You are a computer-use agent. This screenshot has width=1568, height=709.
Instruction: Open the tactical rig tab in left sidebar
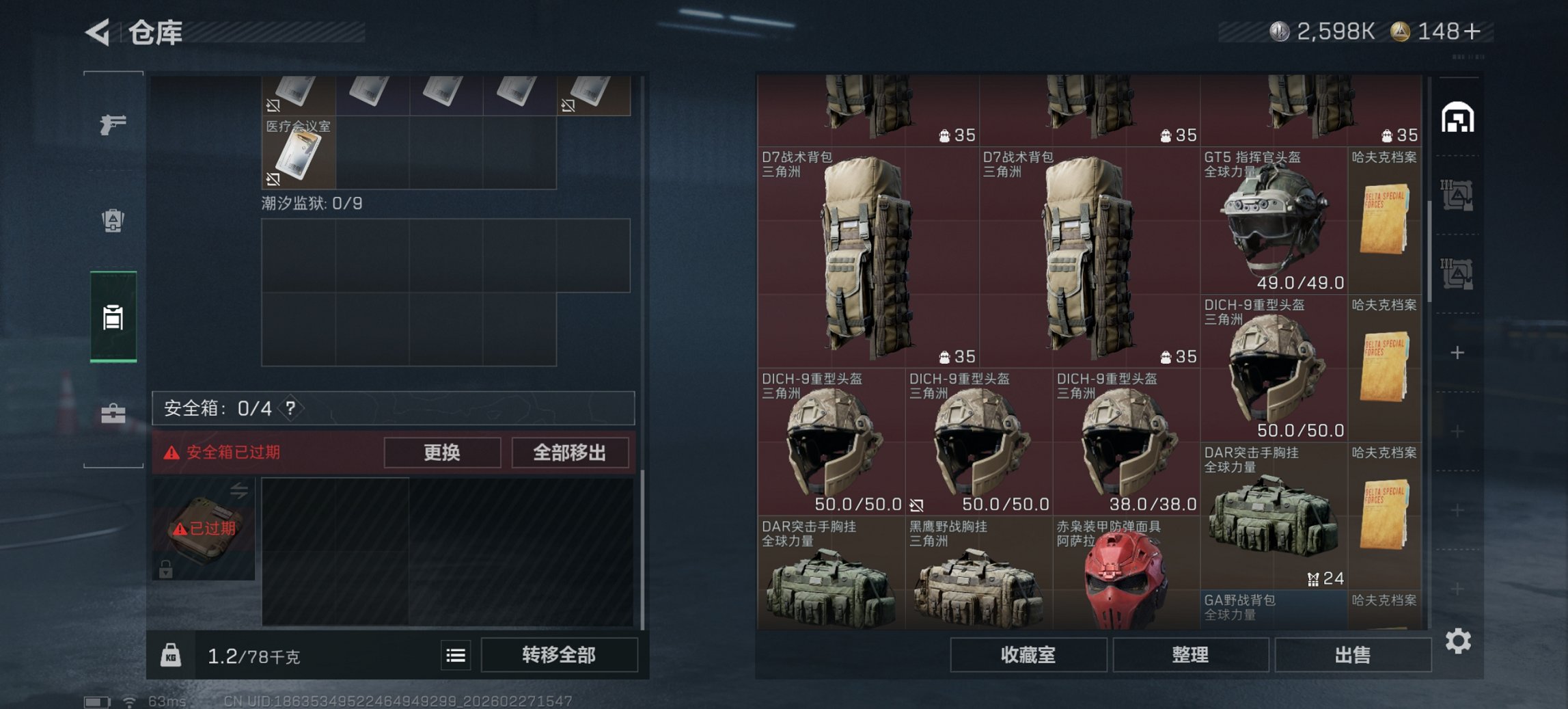(x=113, y=222)
